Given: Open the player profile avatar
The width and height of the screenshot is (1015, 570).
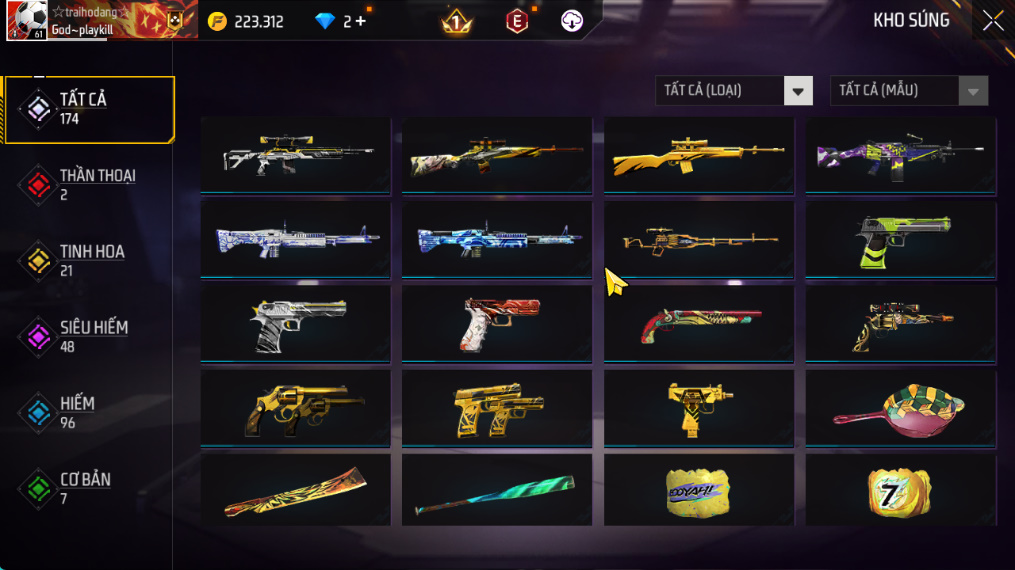Looking at the screenshot, I should (x=26, y=20).
